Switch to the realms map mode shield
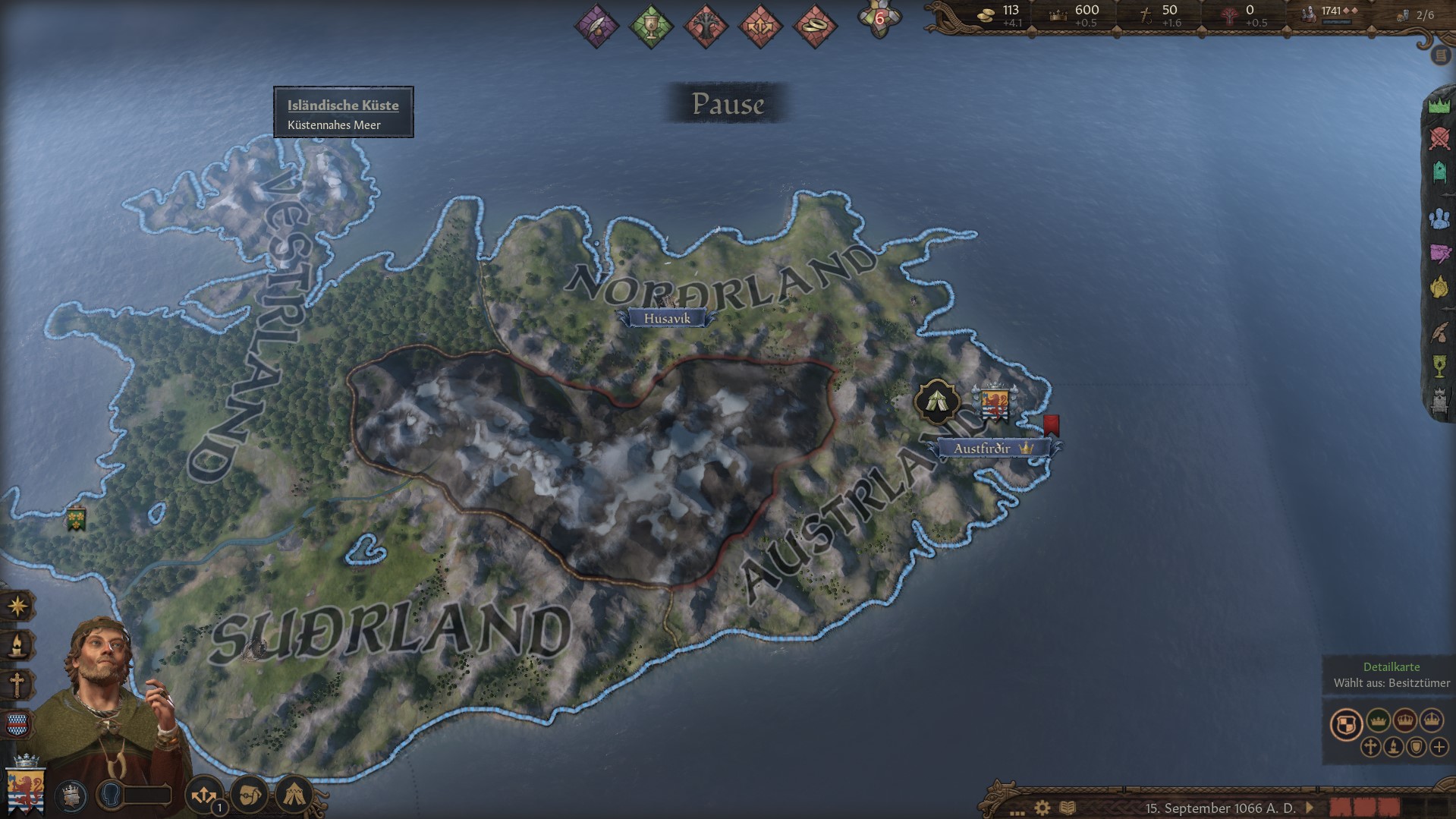Viewport: 1456px width, 819px height. point(1346,723)
